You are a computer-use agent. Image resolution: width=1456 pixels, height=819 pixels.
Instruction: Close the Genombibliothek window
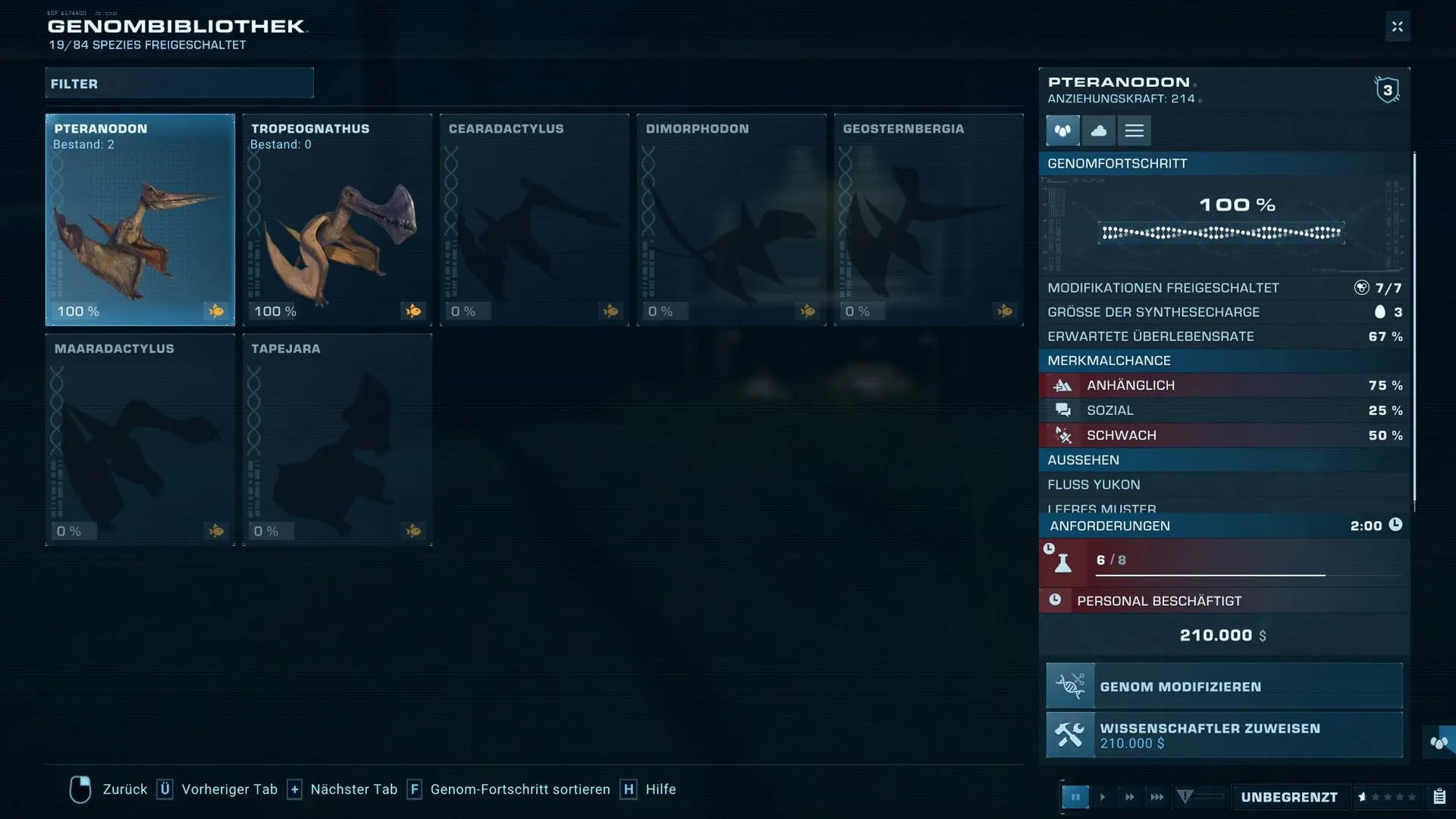1397,27
